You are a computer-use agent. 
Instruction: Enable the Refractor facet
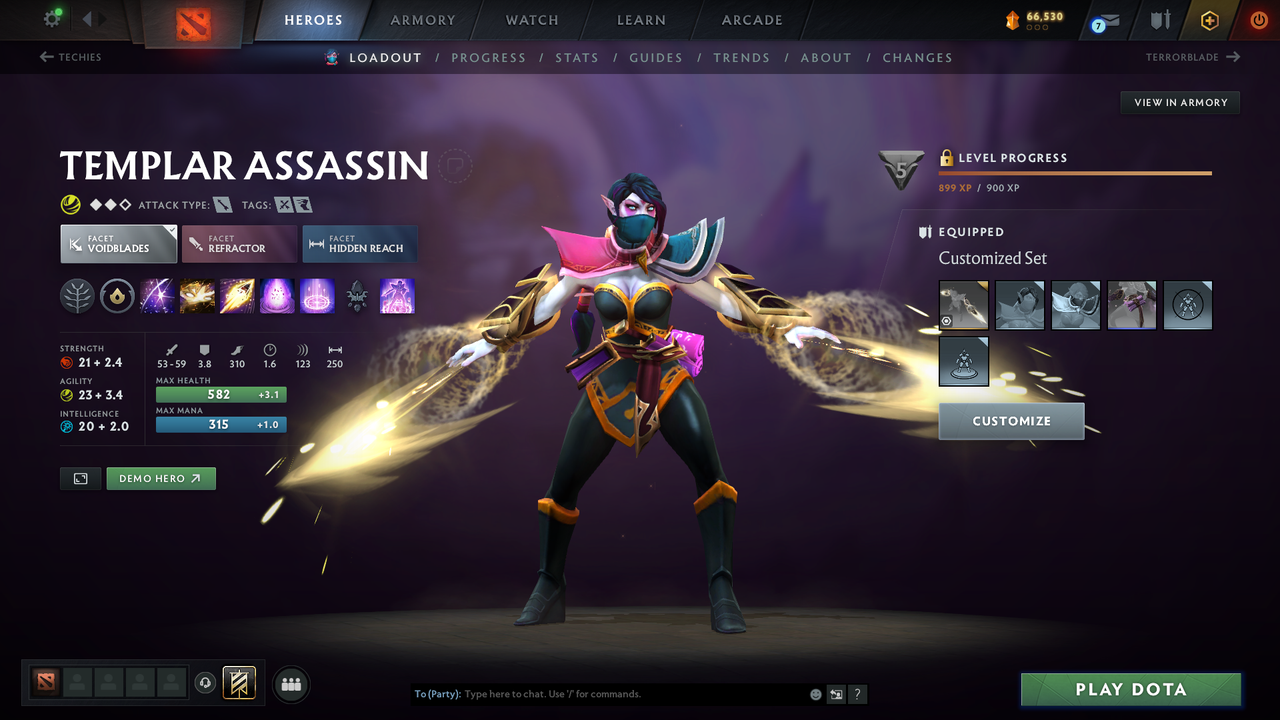click(x=239, y=243)
